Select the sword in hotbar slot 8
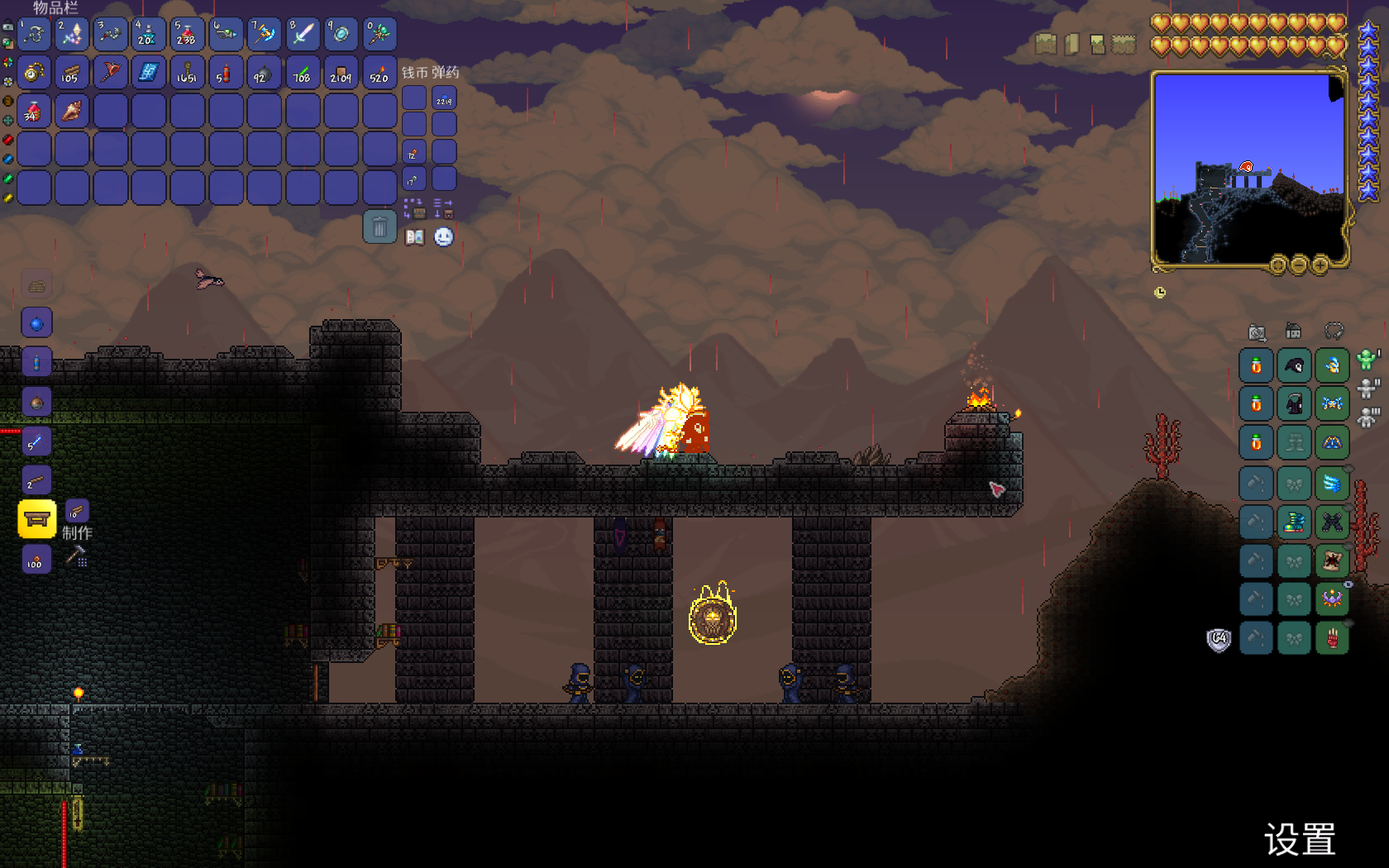Screen dimensions: 1389x868 303,35
